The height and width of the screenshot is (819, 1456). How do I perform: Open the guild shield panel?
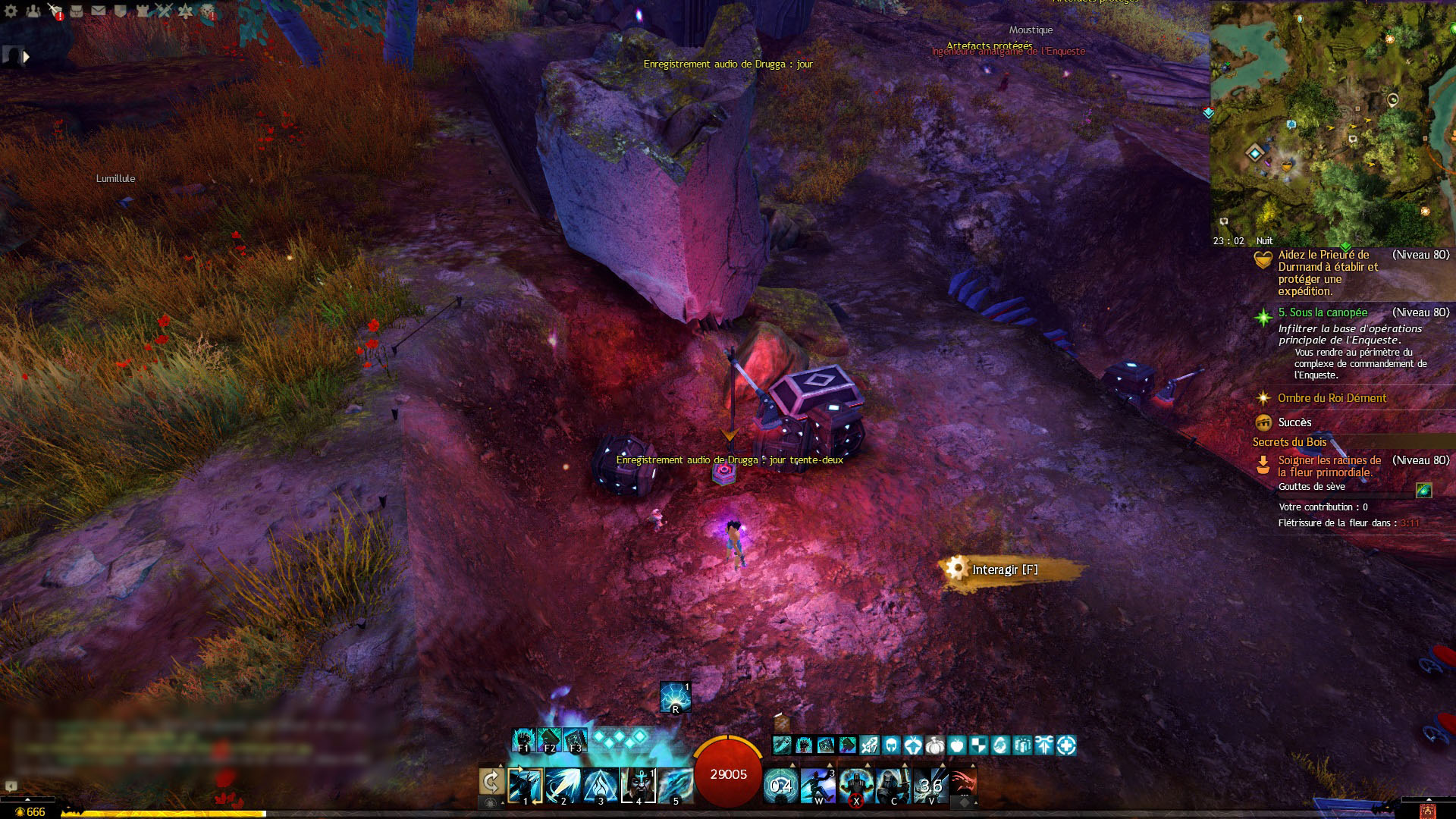coord(121,11)
